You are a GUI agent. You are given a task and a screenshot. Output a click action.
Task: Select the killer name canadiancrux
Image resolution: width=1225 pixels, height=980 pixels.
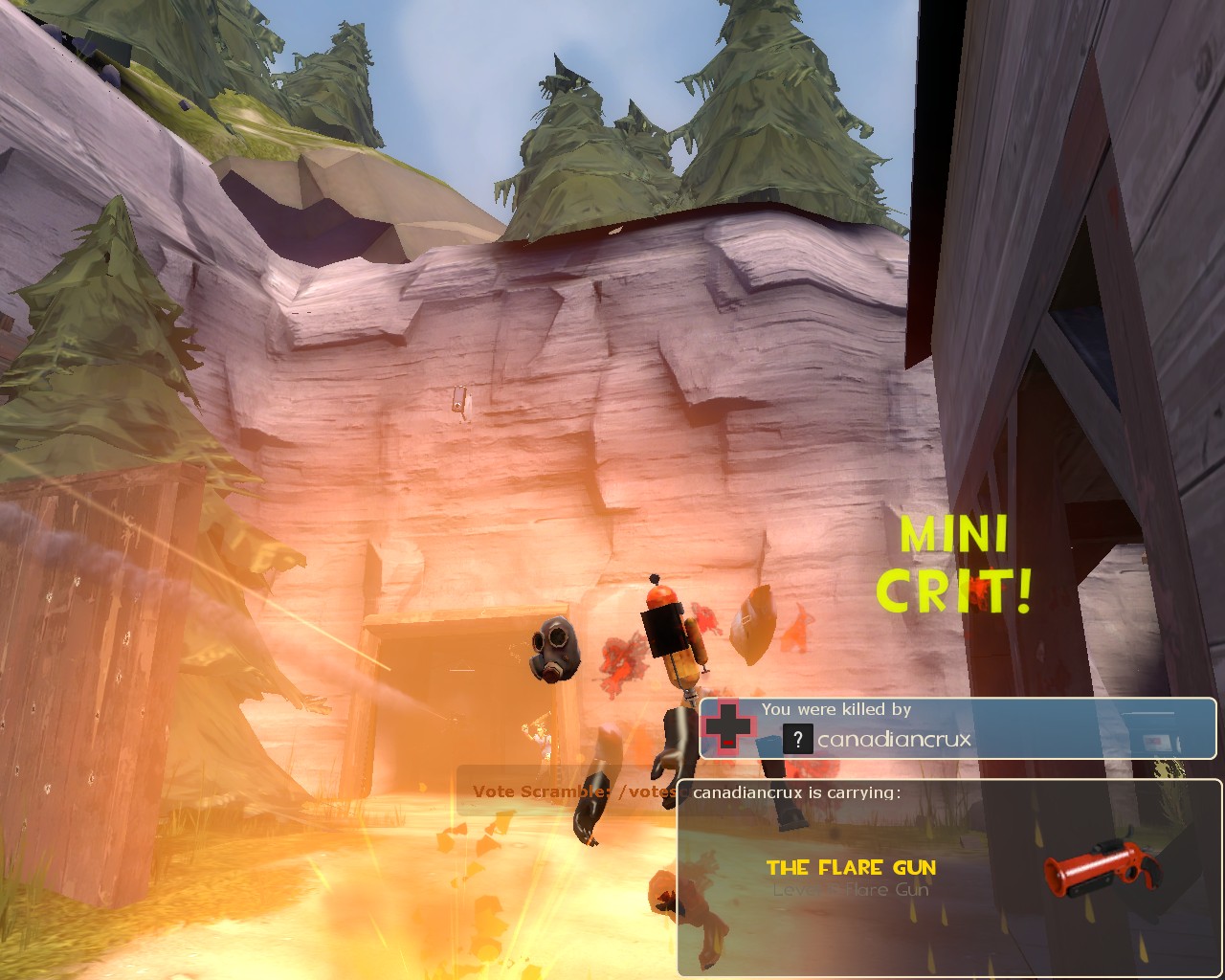[894, 739]
